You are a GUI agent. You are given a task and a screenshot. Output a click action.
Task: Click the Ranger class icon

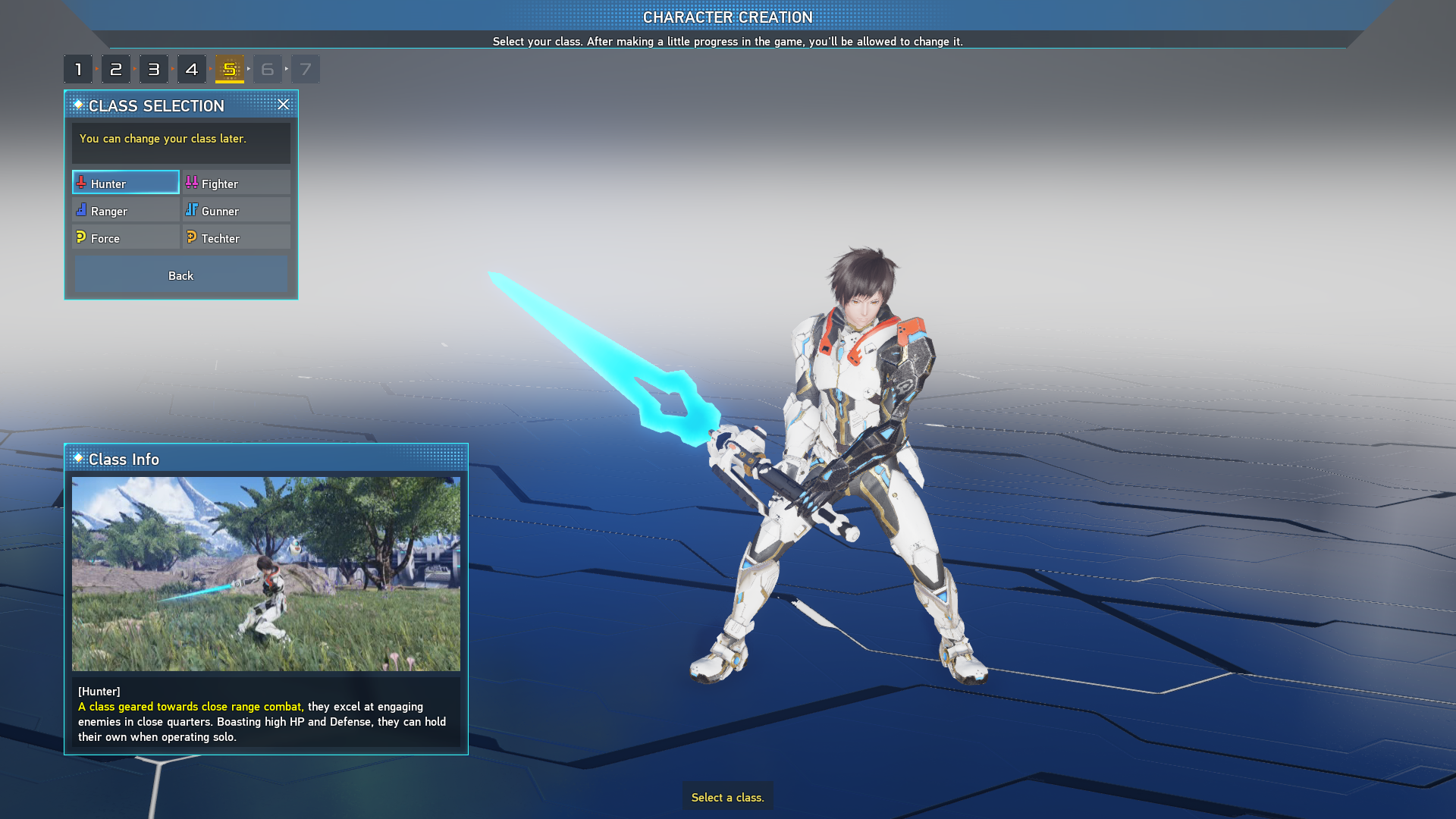tap(82, 210)
